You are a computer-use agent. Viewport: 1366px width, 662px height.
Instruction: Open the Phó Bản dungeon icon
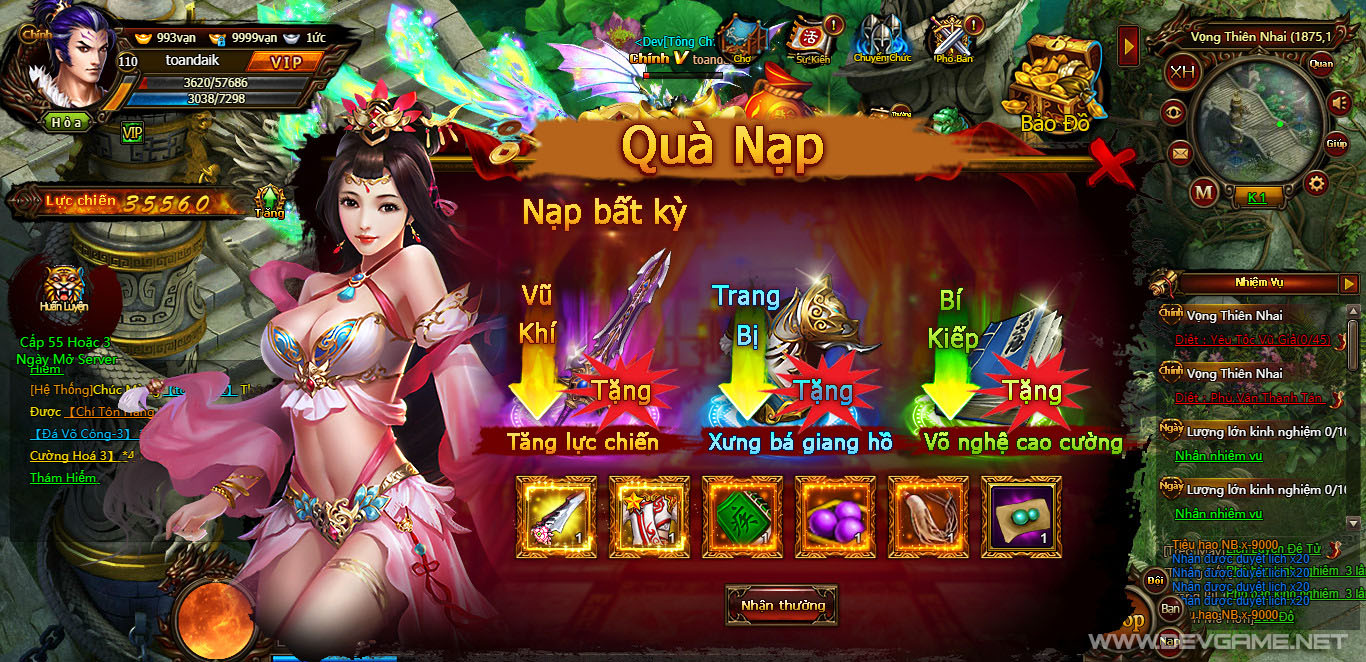[x=952, y=40]
